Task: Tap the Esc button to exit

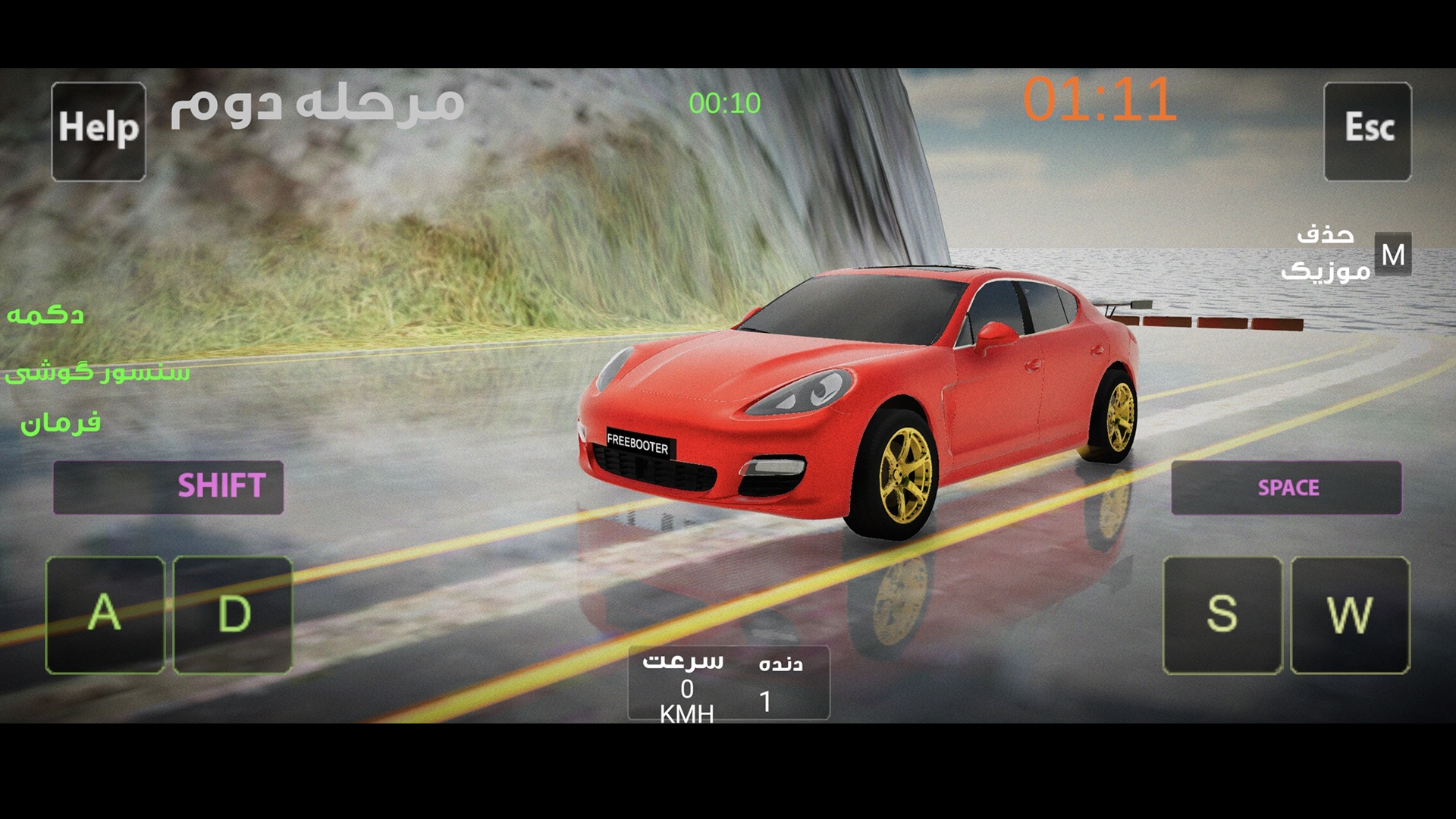Action: click(1367, 131)
